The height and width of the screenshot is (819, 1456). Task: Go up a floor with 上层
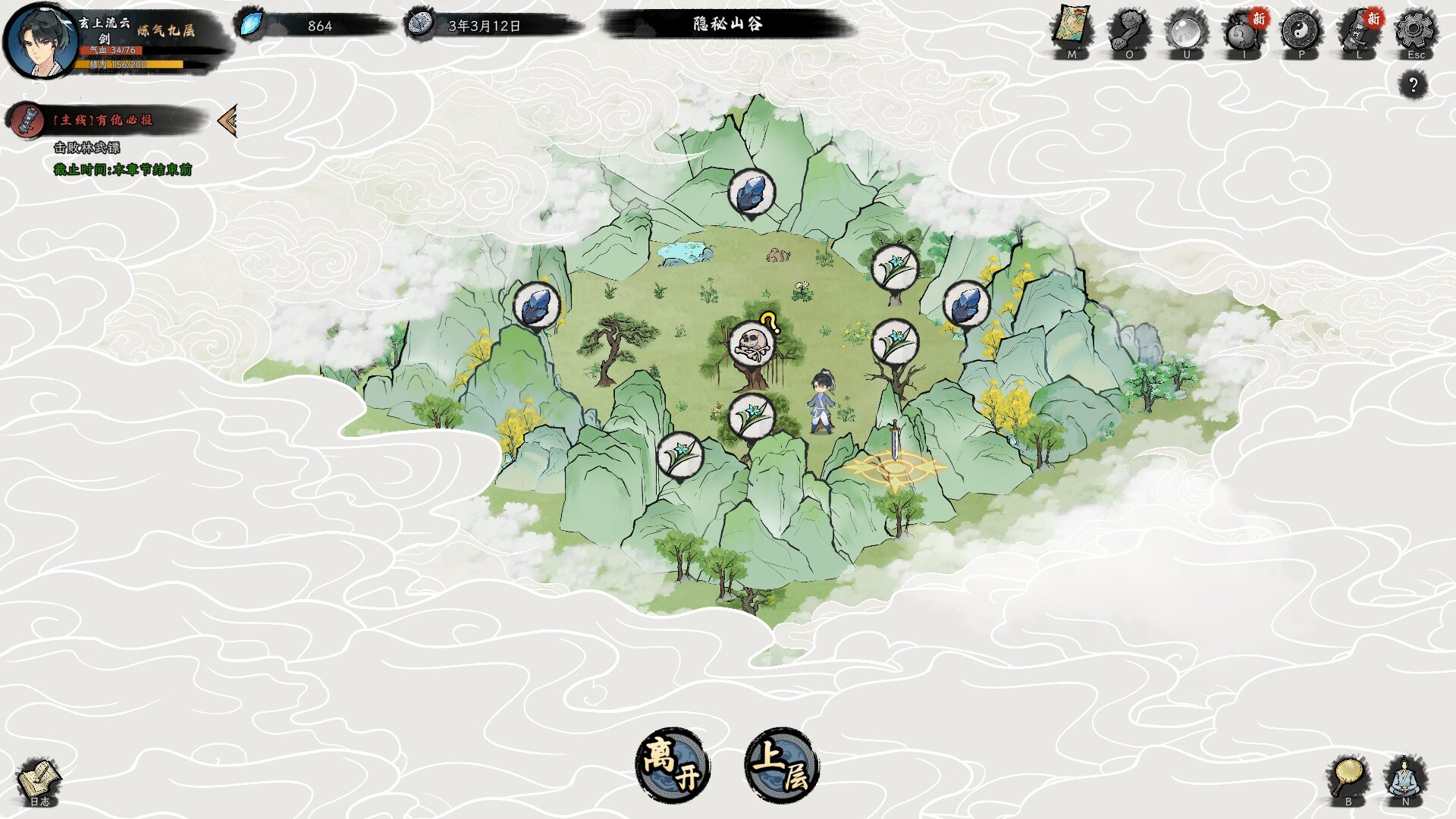(782, 765)
